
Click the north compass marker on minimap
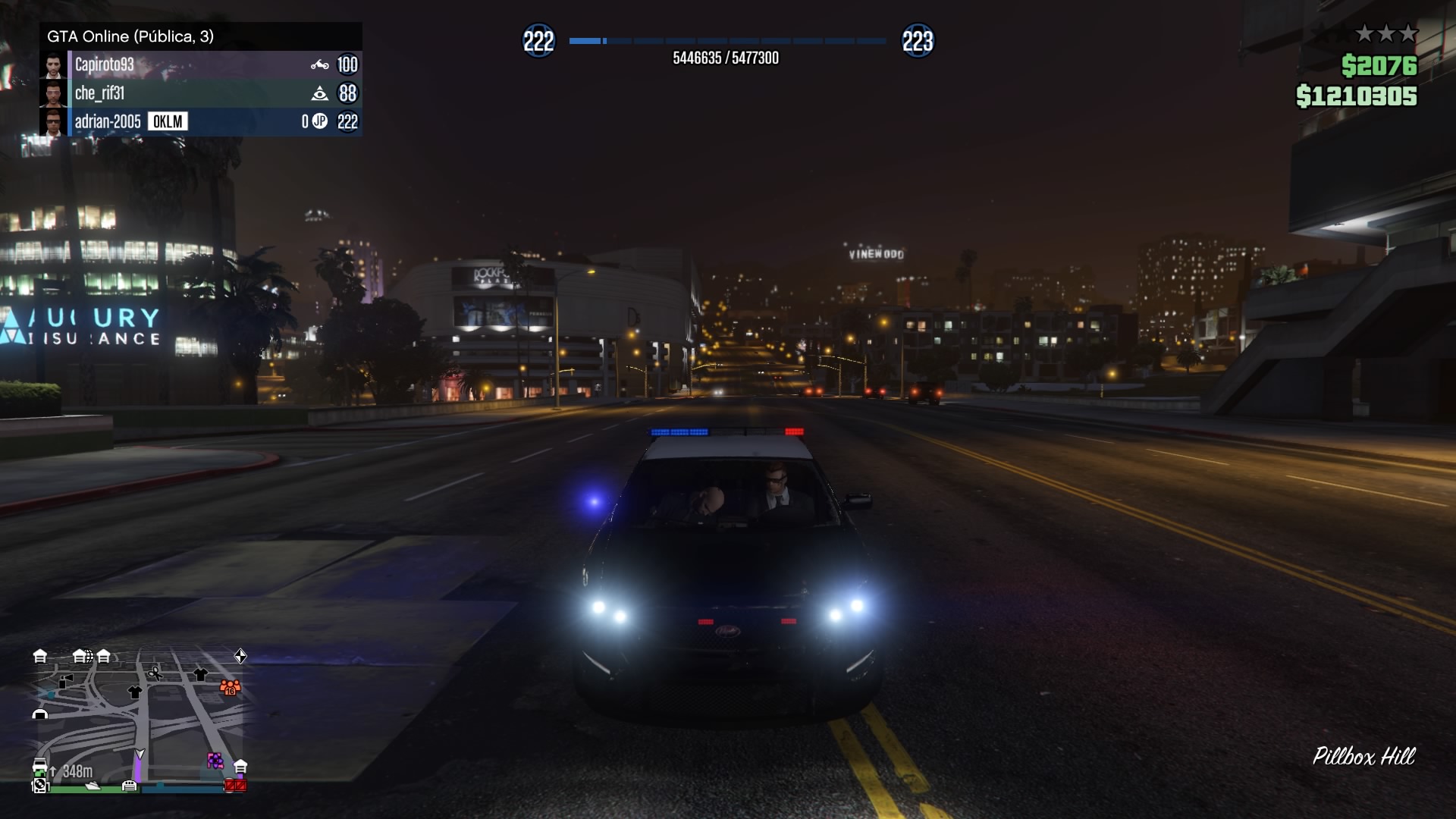240,656
